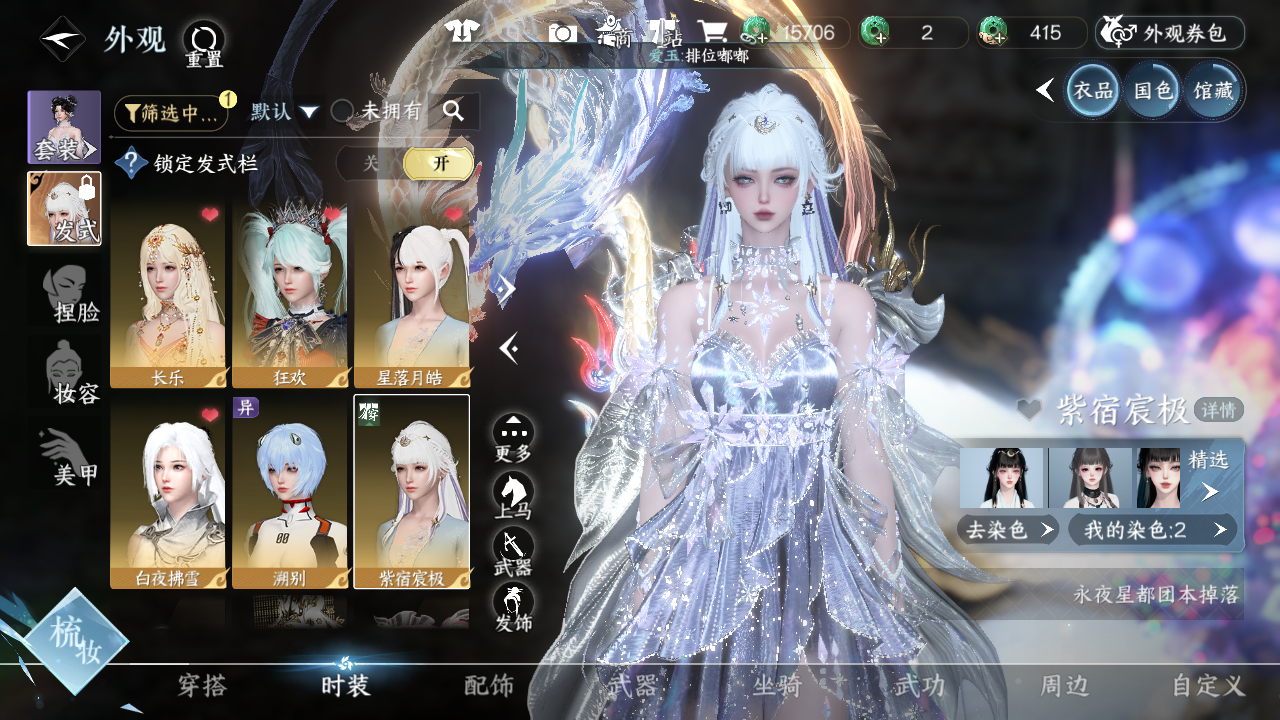Open the 去染色 dye option

coord(1008,530)
